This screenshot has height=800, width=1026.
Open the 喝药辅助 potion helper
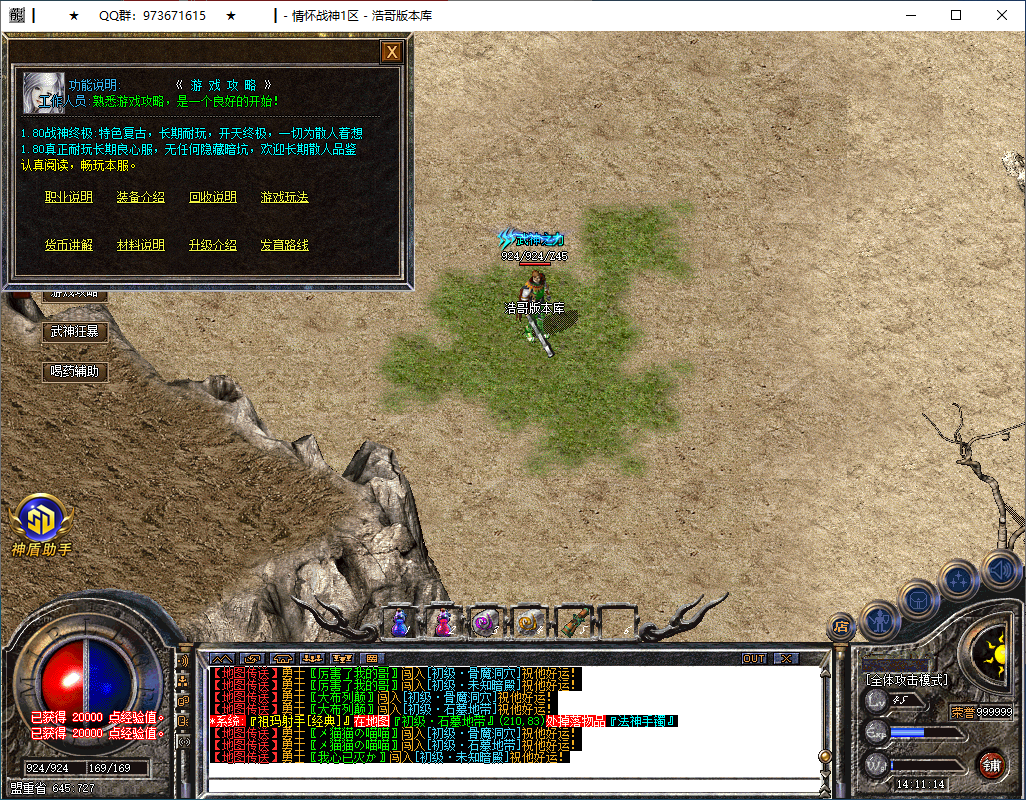75,371
